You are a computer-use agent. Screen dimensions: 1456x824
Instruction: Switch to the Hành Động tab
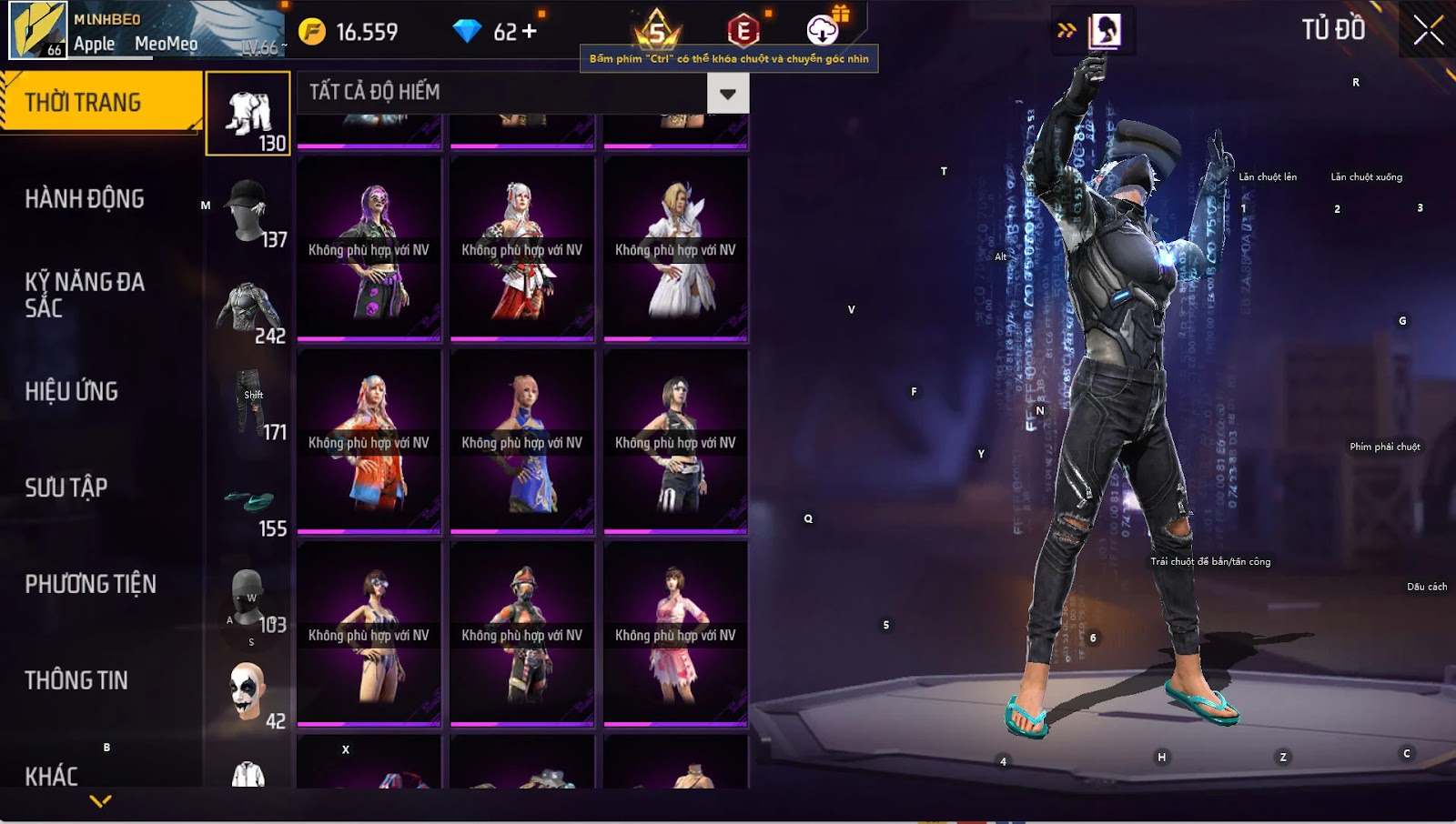[85, 198]
